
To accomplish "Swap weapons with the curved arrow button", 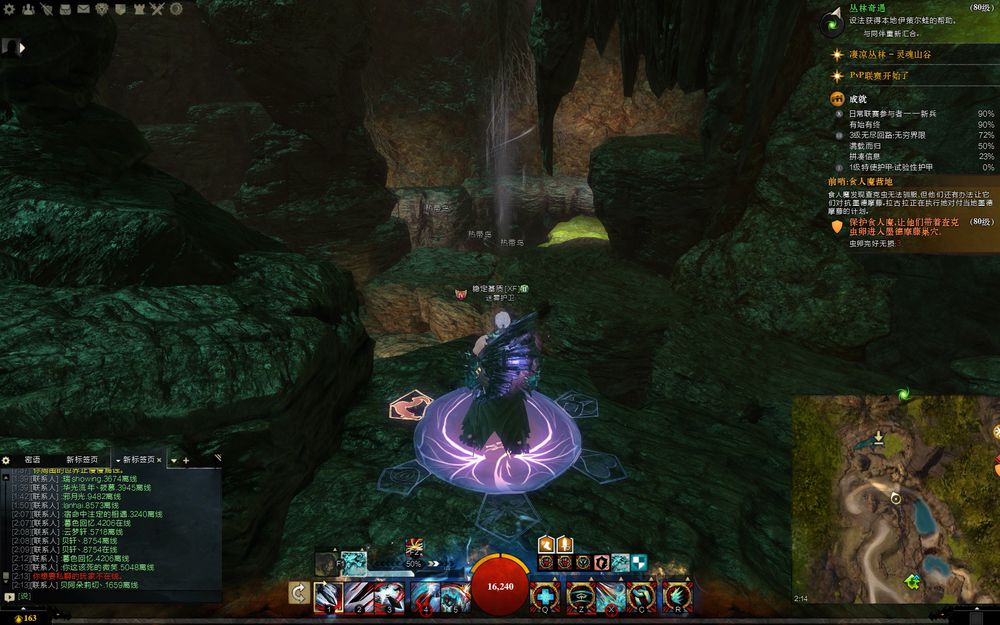I will click(298, 593).
